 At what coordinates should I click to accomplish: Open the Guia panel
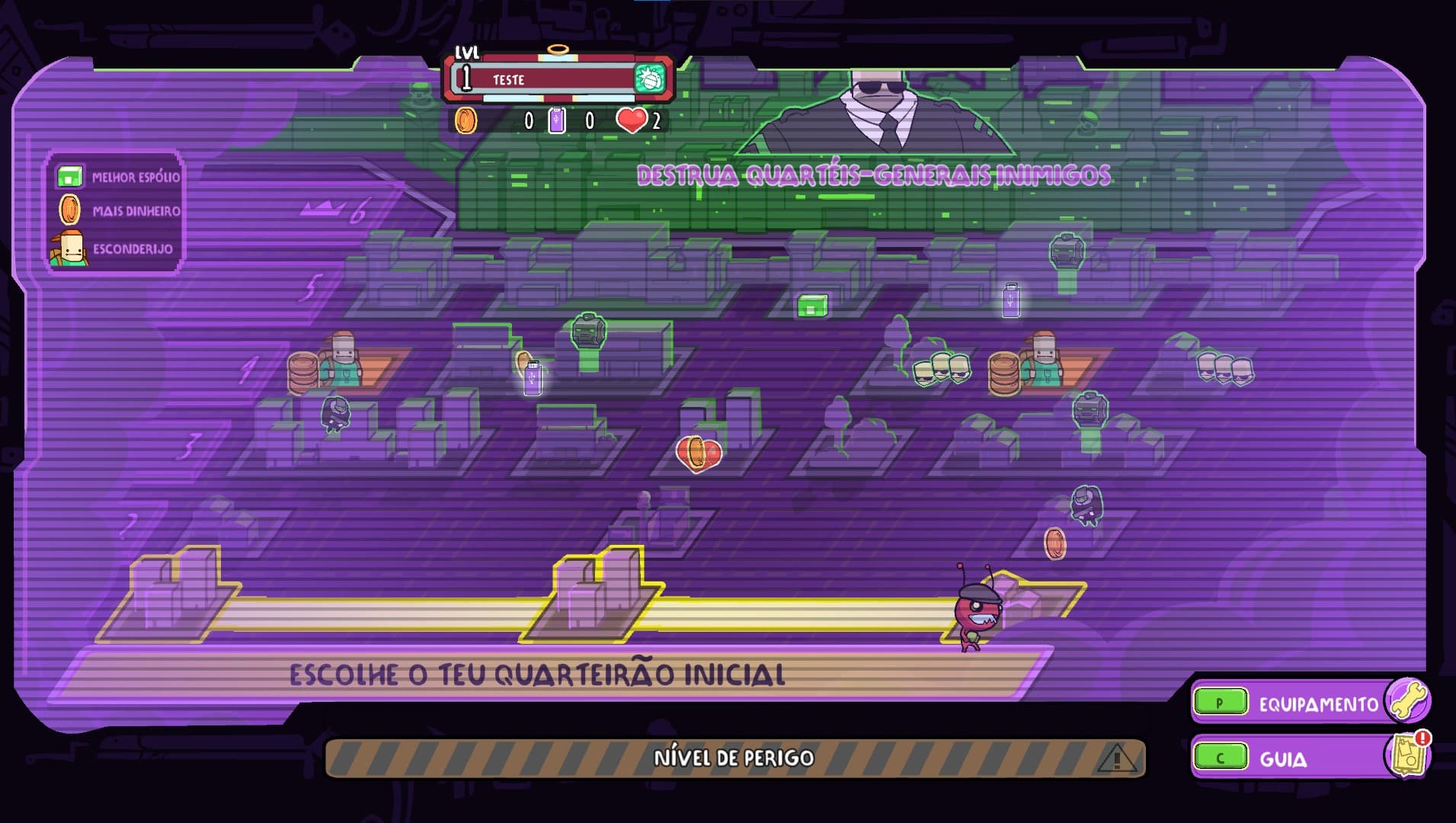point(1298,758)
